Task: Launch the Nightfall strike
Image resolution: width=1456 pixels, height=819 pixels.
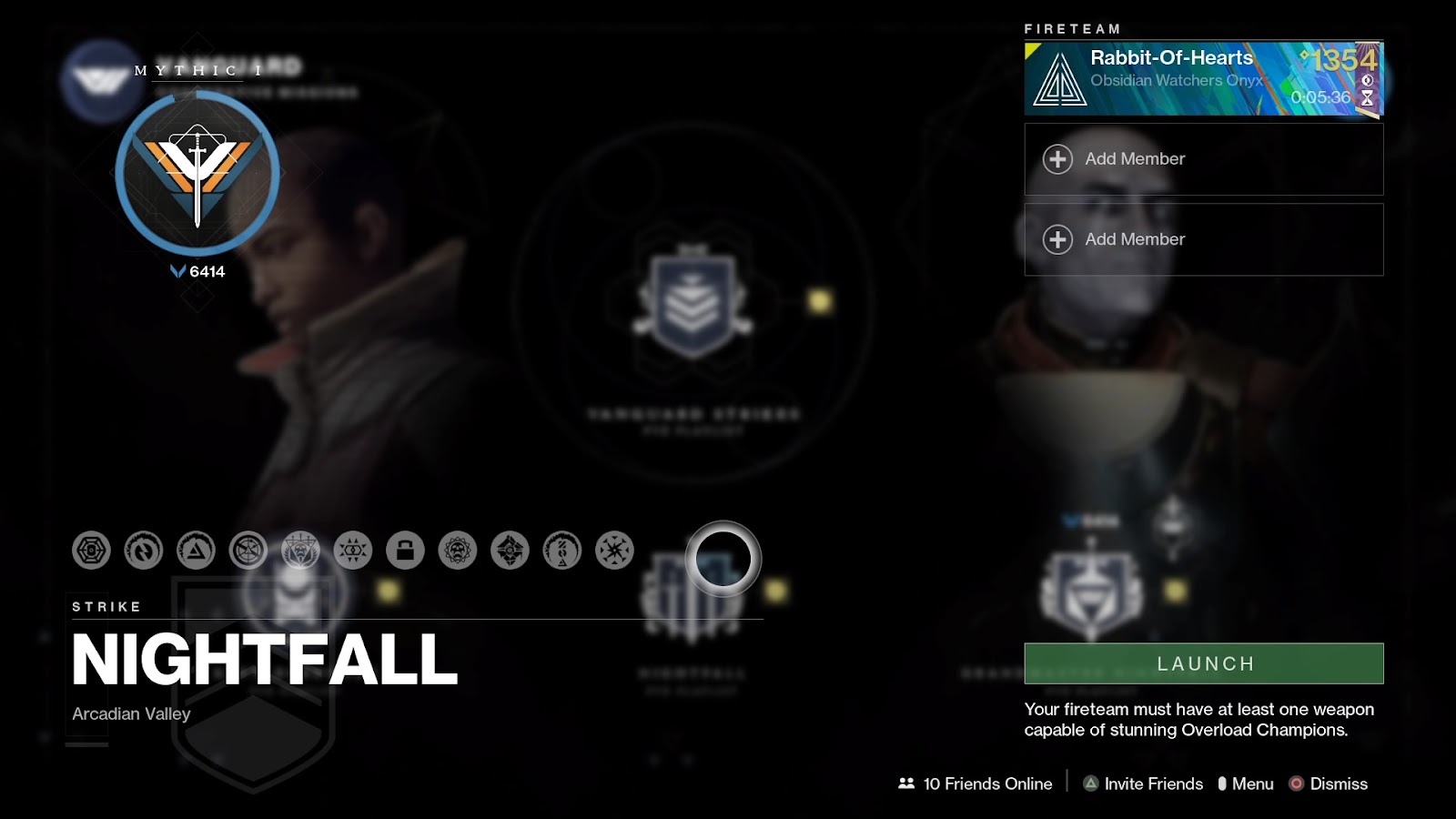Action: (x=1203, y=663)
